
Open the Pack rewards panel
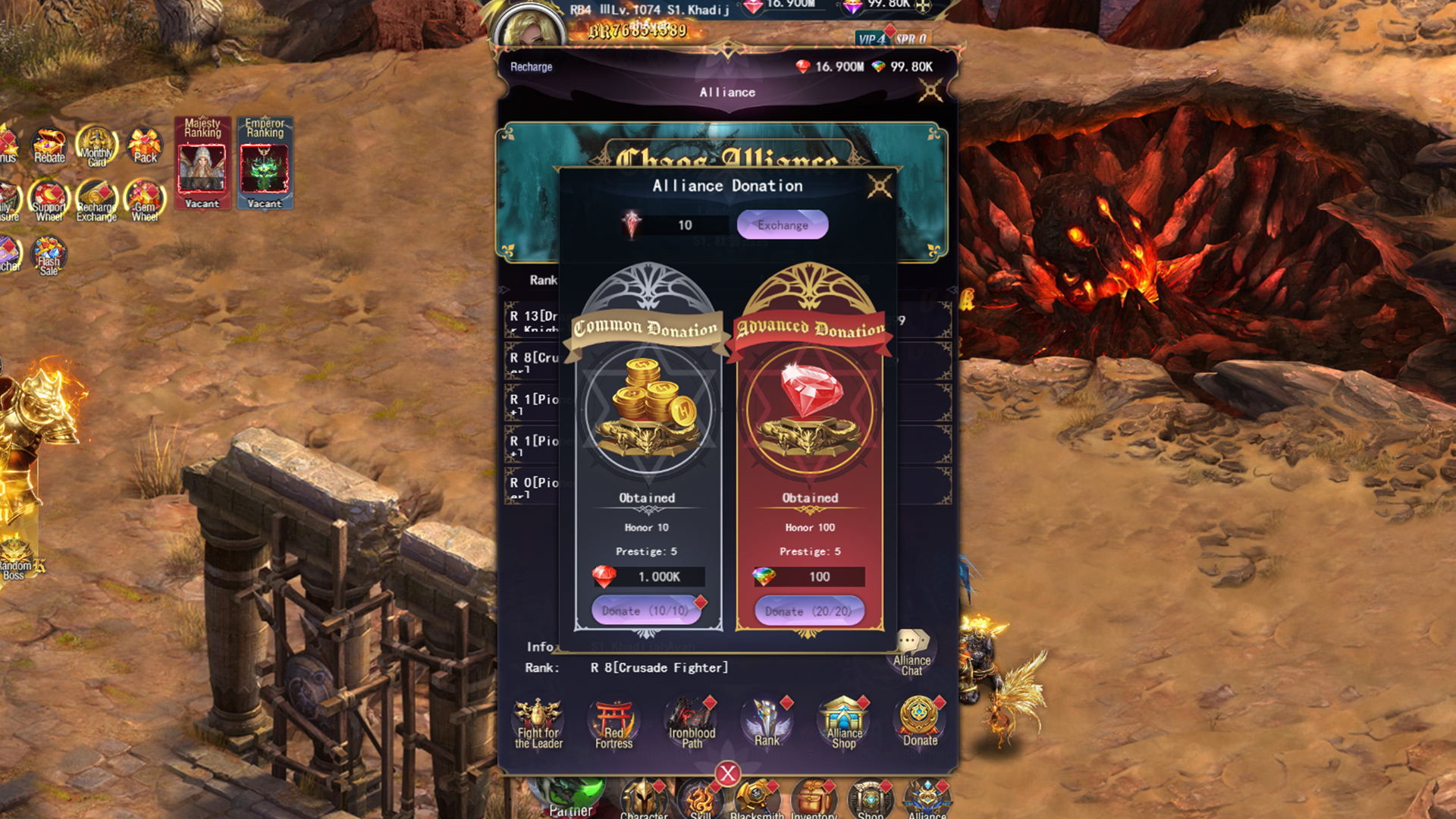point(143,146)
